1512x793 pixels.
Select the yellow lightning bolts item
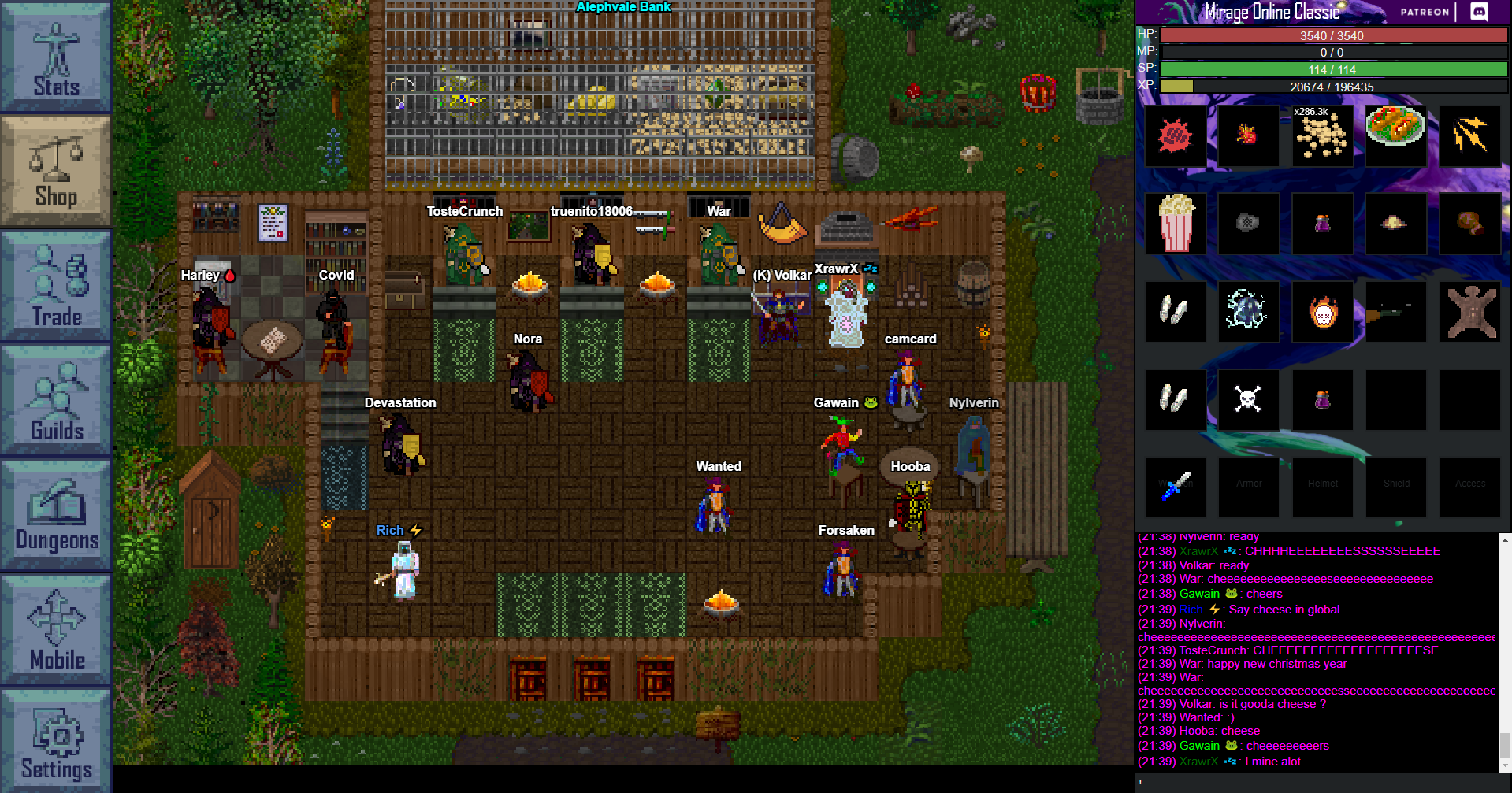coord(1470,135)
